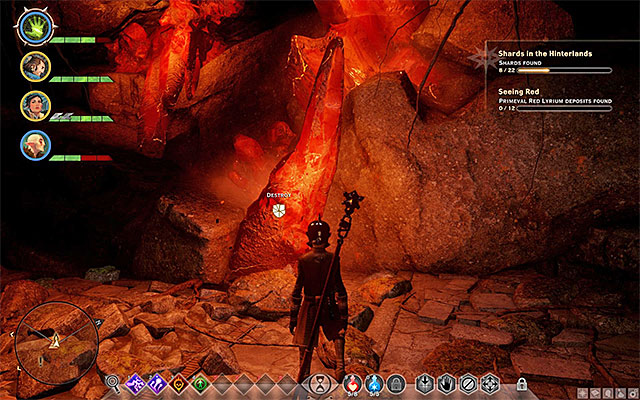Click the Destroy interaction marker

pos(279,208)
